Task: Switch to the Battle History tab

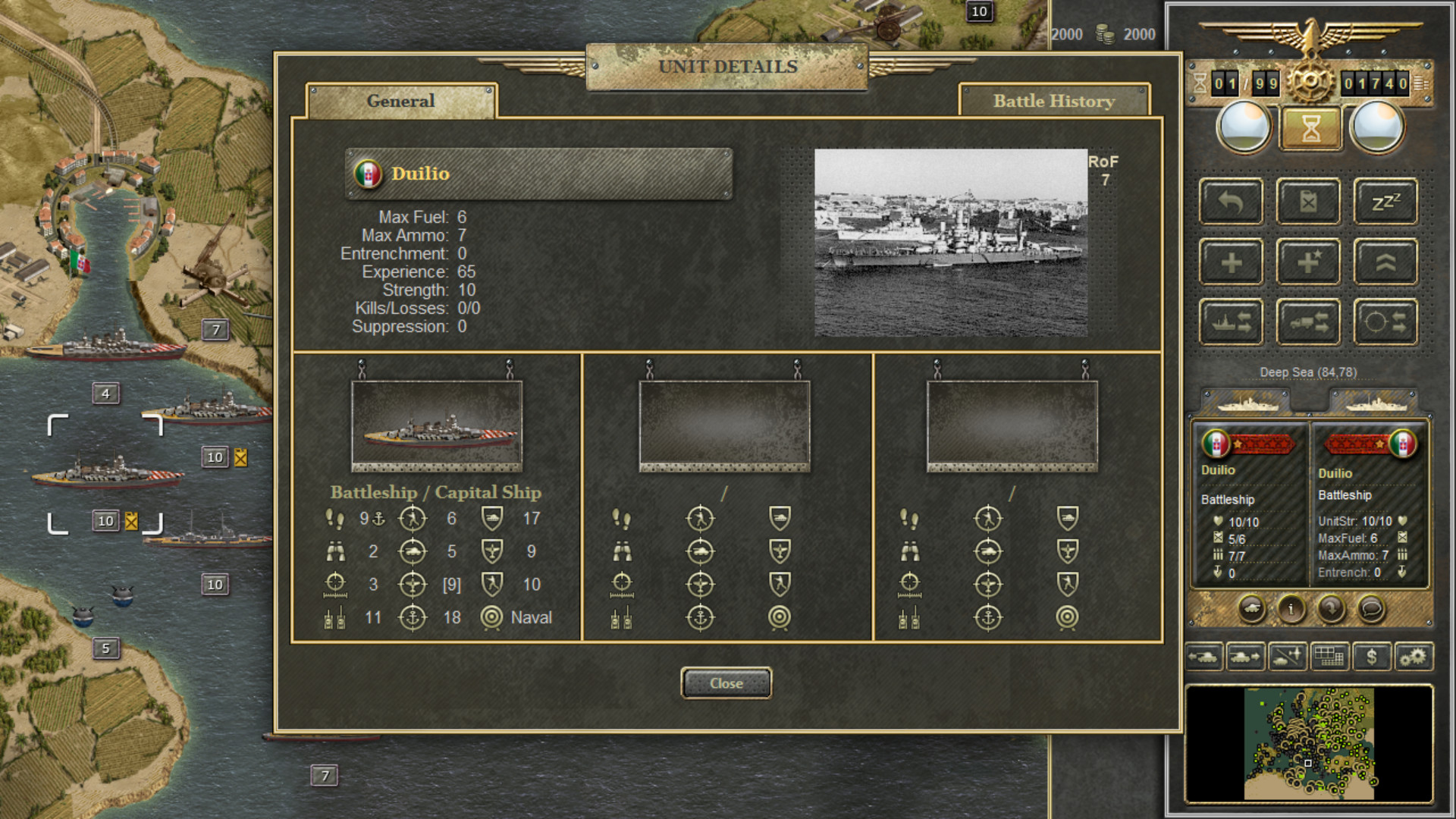Action: [x=1054, y=101]
